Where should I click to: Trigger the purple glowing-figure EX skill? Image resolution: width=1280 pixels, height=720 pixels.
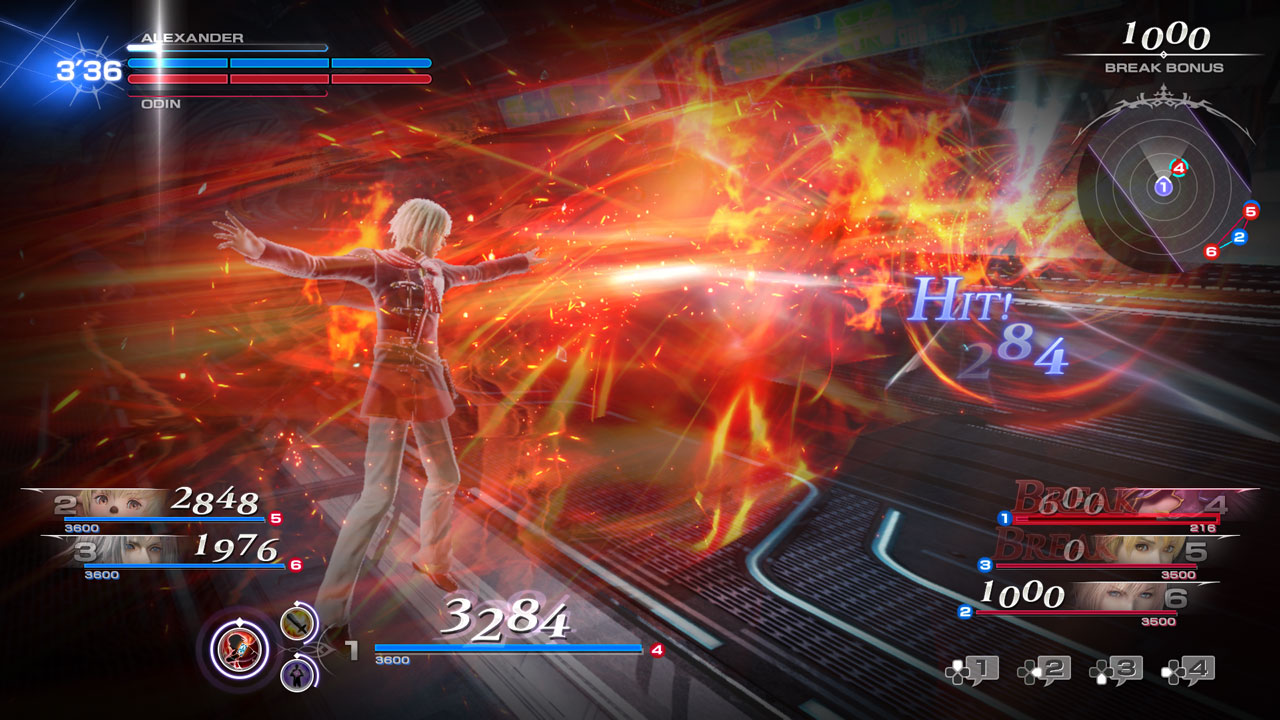click(297, 672)
